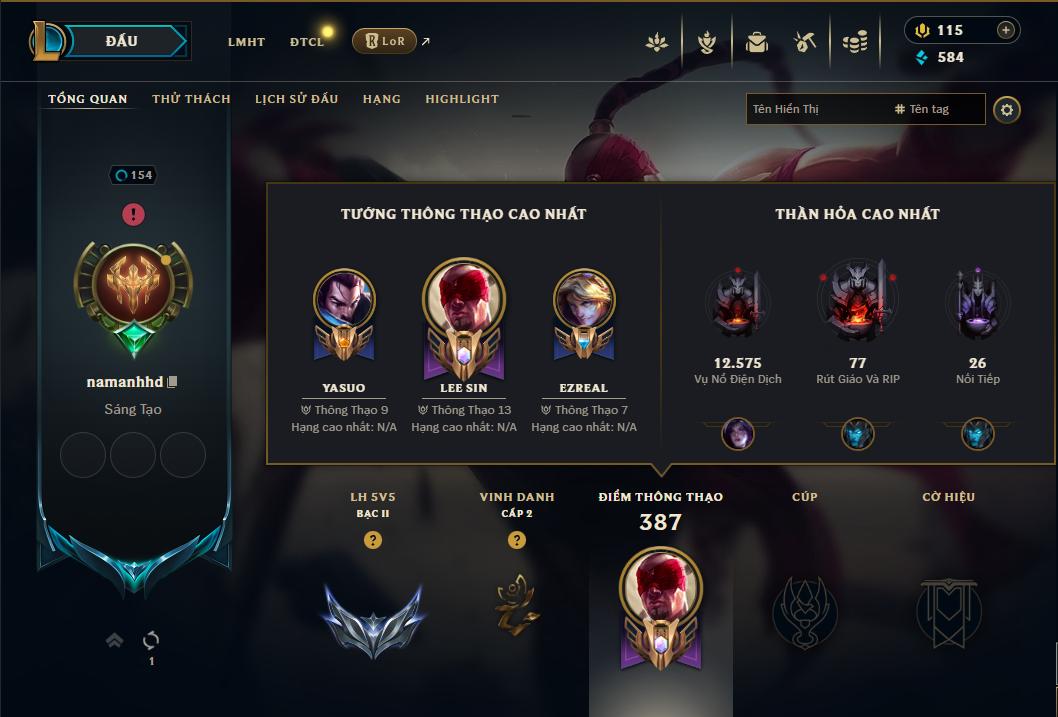The height and width of the screenshot is (717, 1058).
Task: Open the HẠNG tab
Action: (382, 99)
